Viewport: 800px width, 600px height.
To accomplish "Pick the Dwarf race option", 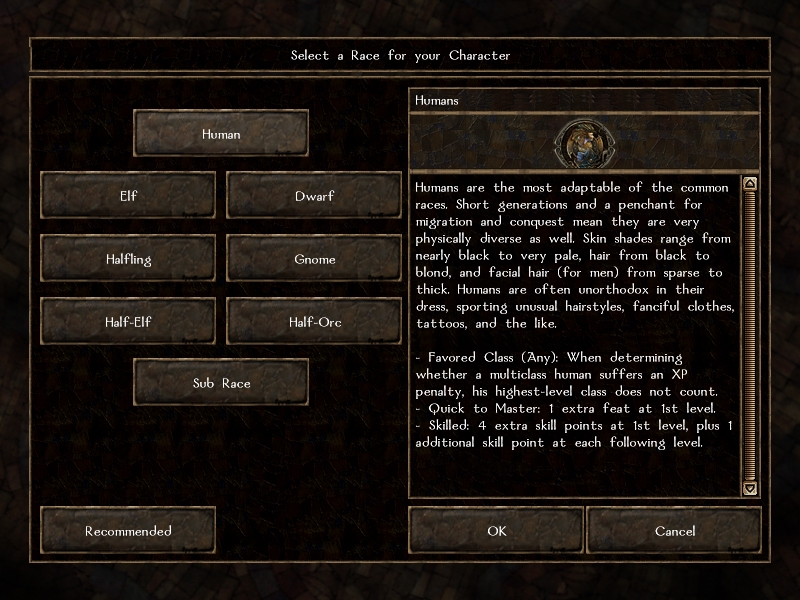I will [x=314, y=196].
